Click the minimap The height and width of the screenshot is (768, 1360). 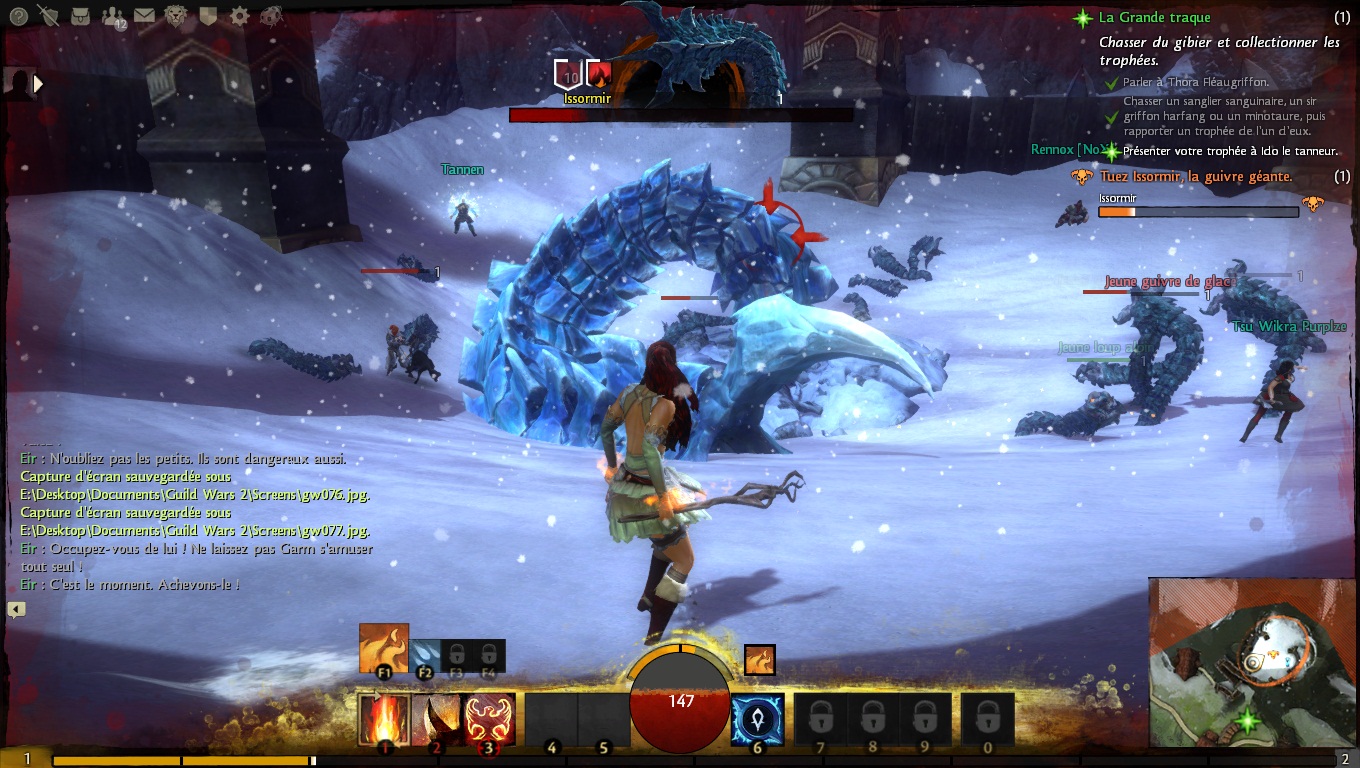pyautogui.click(x=1253, y=662)
